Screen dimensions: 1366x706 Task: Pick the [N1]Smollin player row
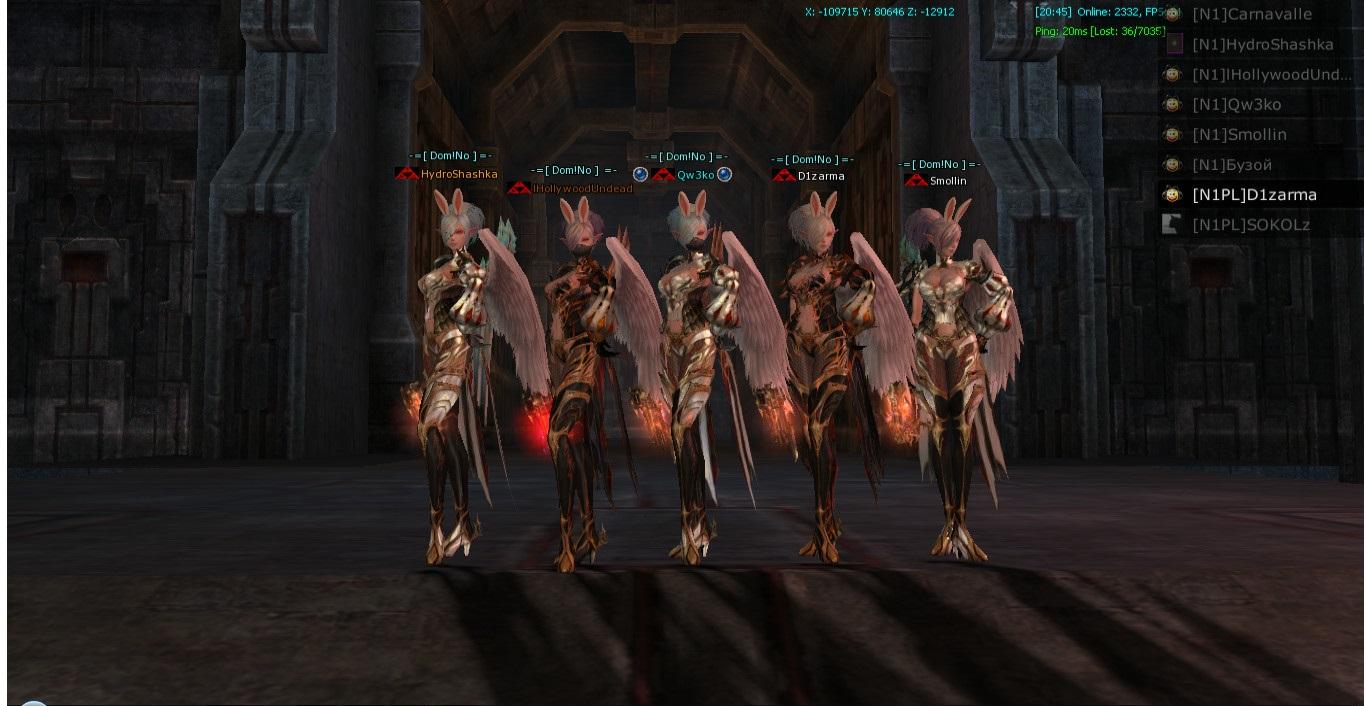(x=1239, y=135)
